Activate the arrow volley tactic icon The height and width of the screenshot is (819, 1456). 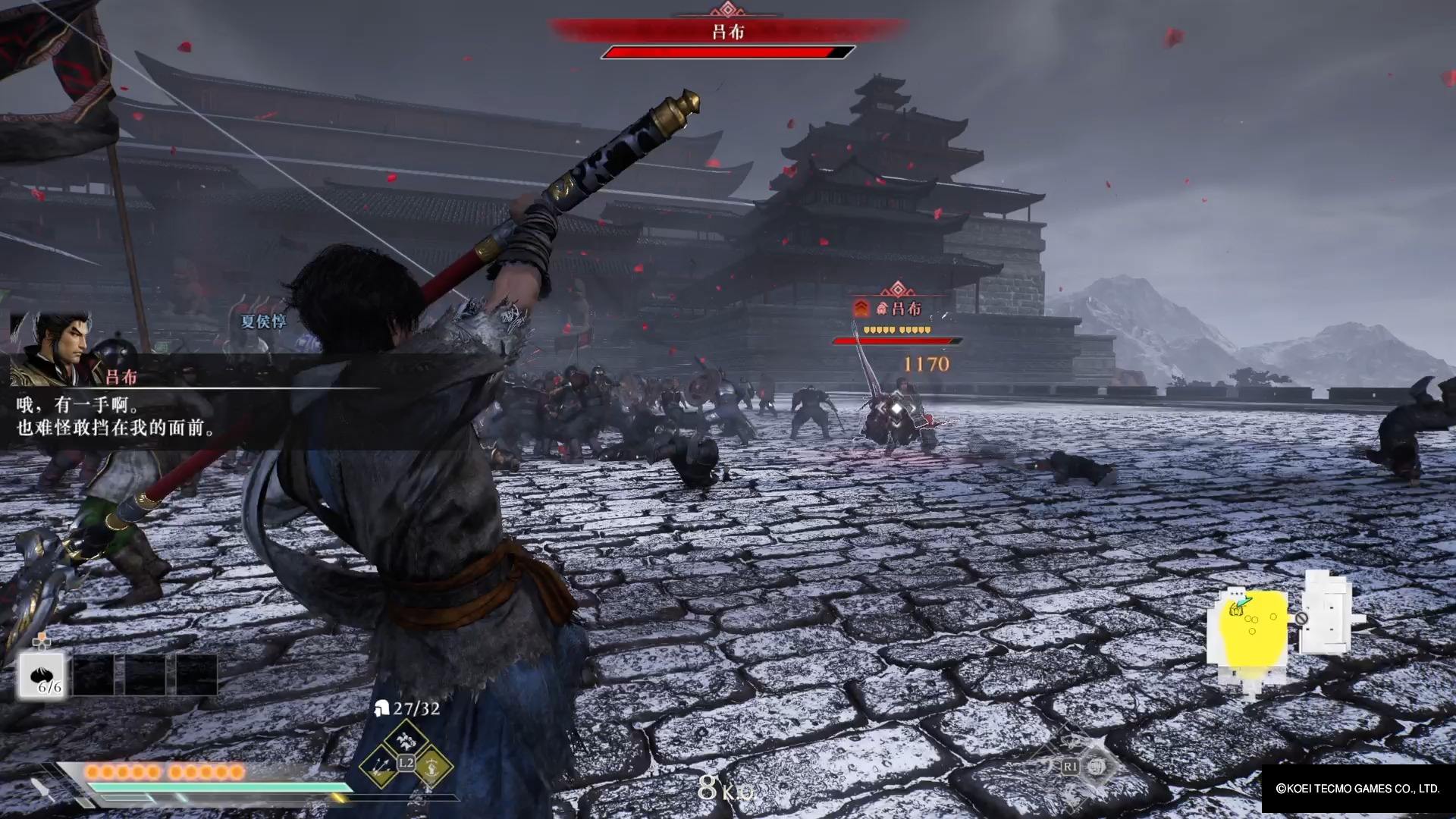pos(381,767)
